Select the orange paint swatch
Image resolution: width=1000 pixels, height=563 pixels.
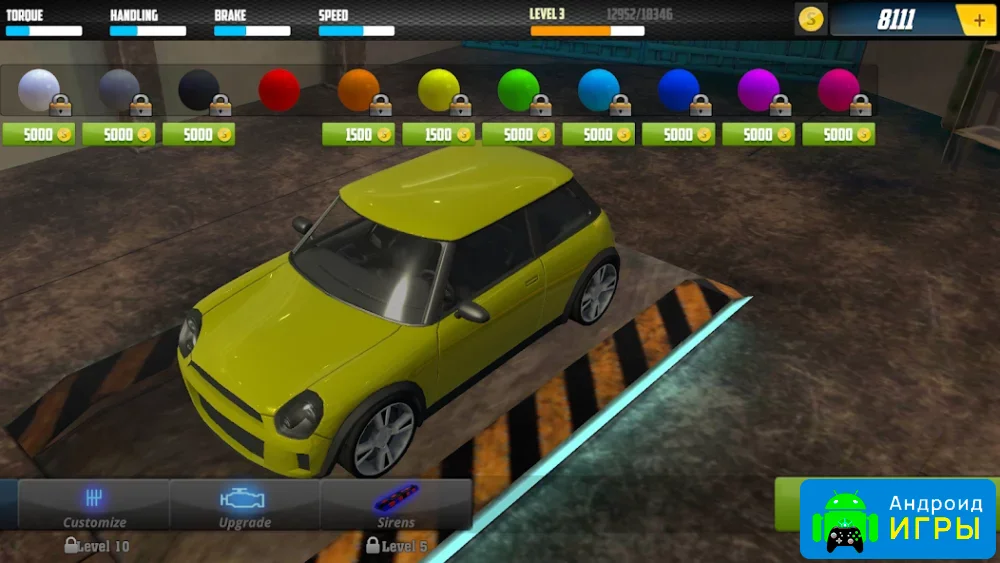click(x=359, y=90)
